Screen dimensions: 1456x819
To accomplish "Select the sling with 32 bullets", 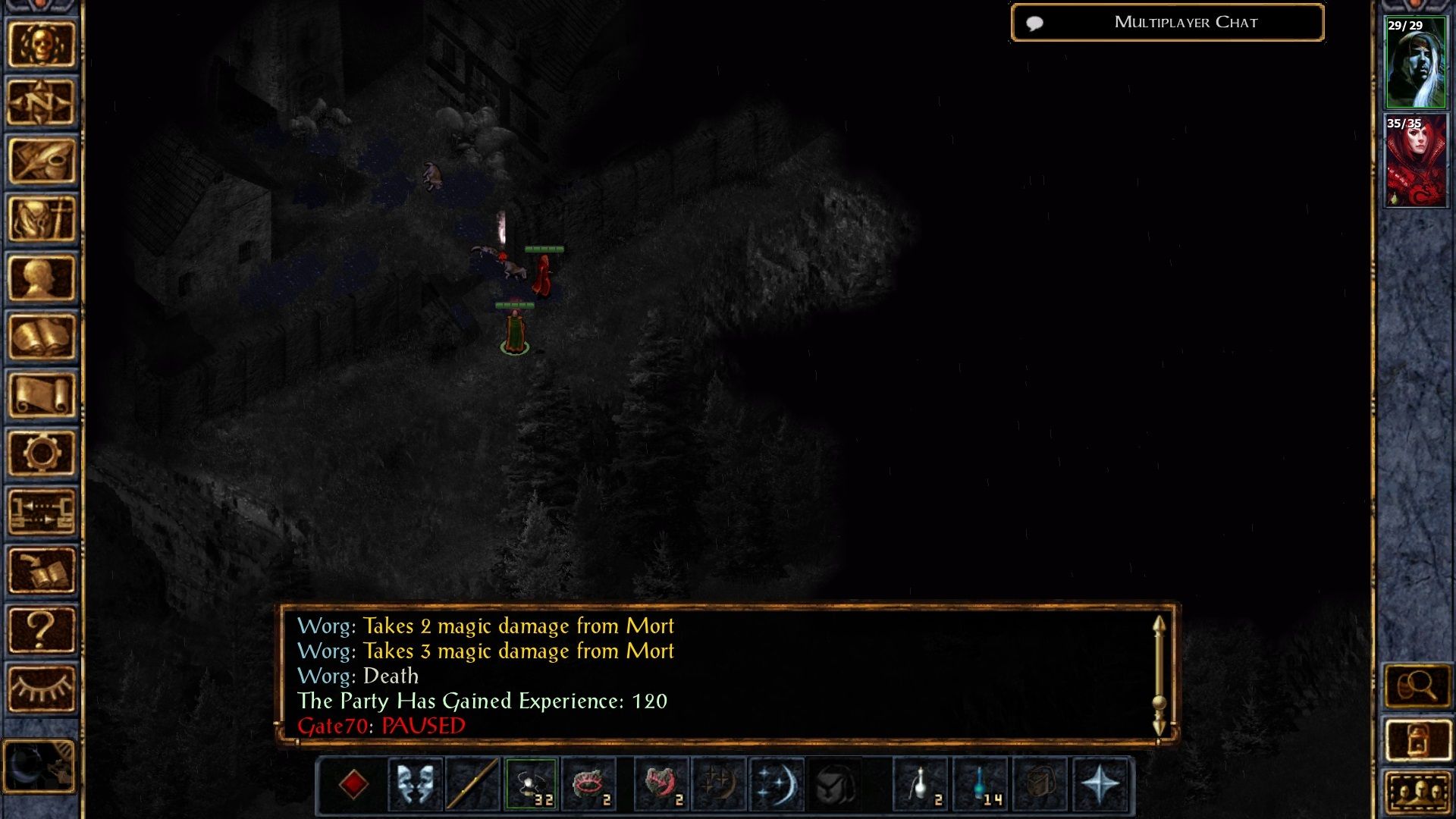I will [x=531, y=784].
